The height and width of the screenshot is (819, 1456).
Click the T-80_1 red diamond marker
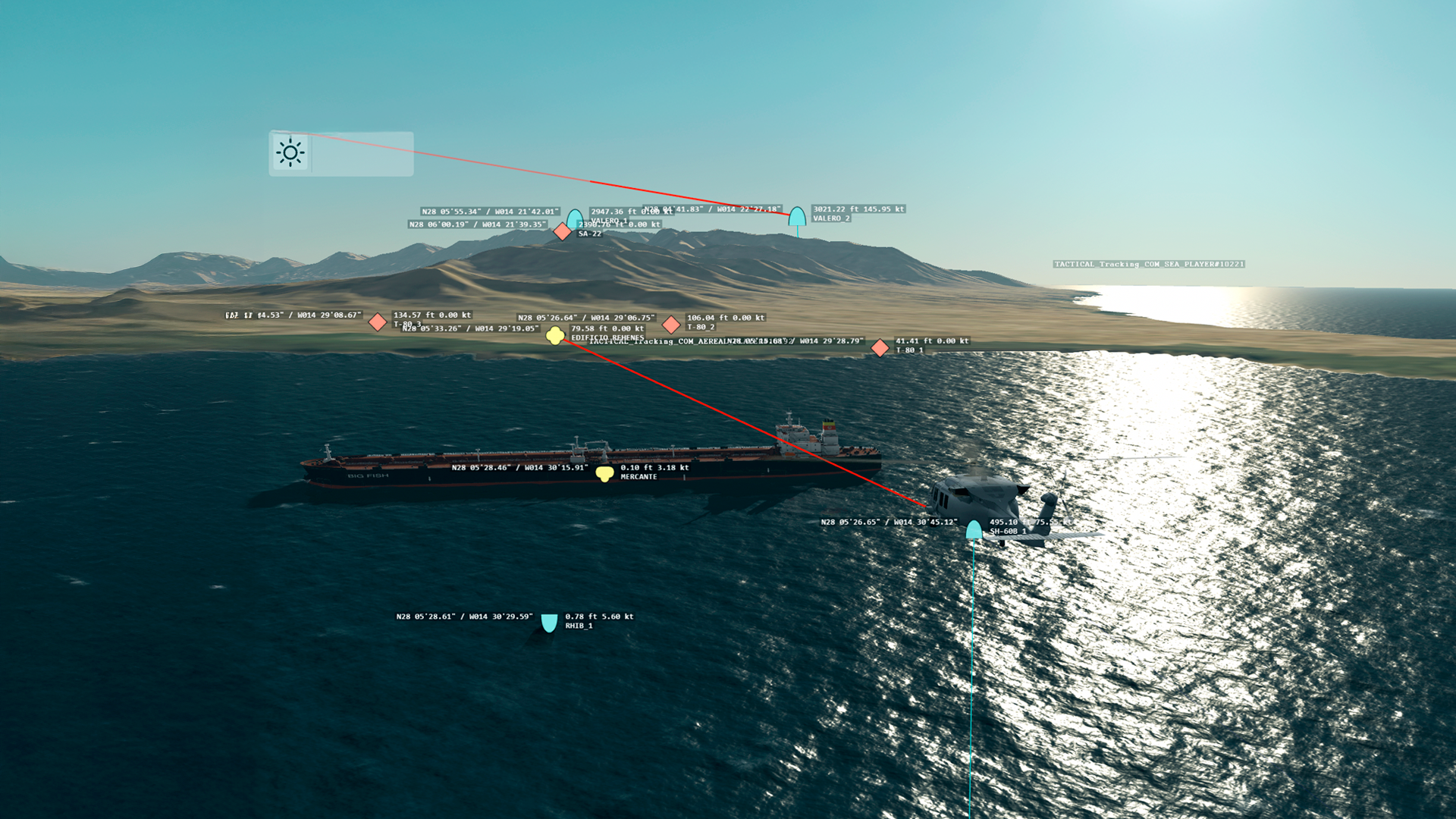coord(880,348)
